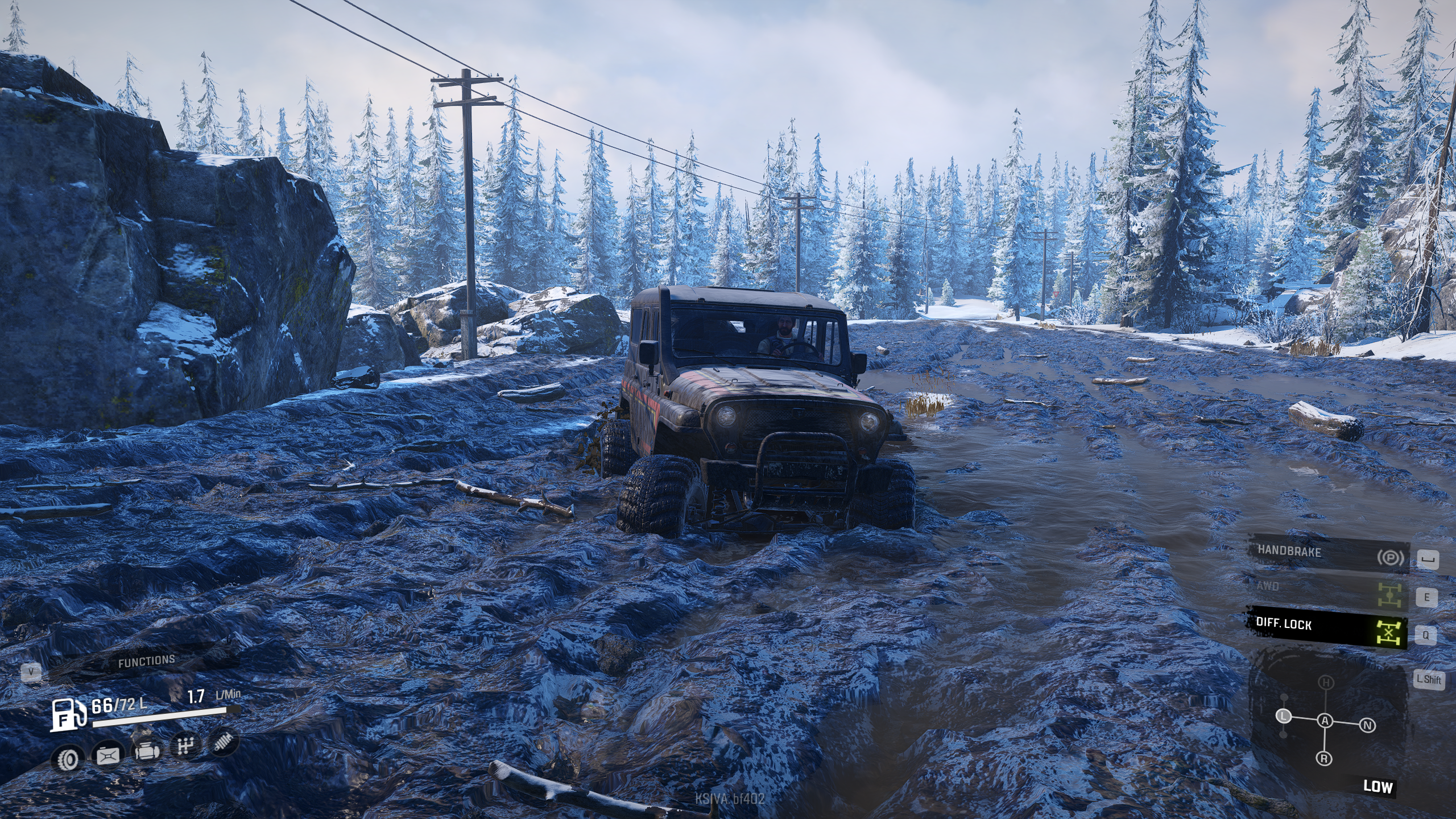The image size is (1456, 819).
Task: Open the Functions menu
Action: [x=146, y=661]
